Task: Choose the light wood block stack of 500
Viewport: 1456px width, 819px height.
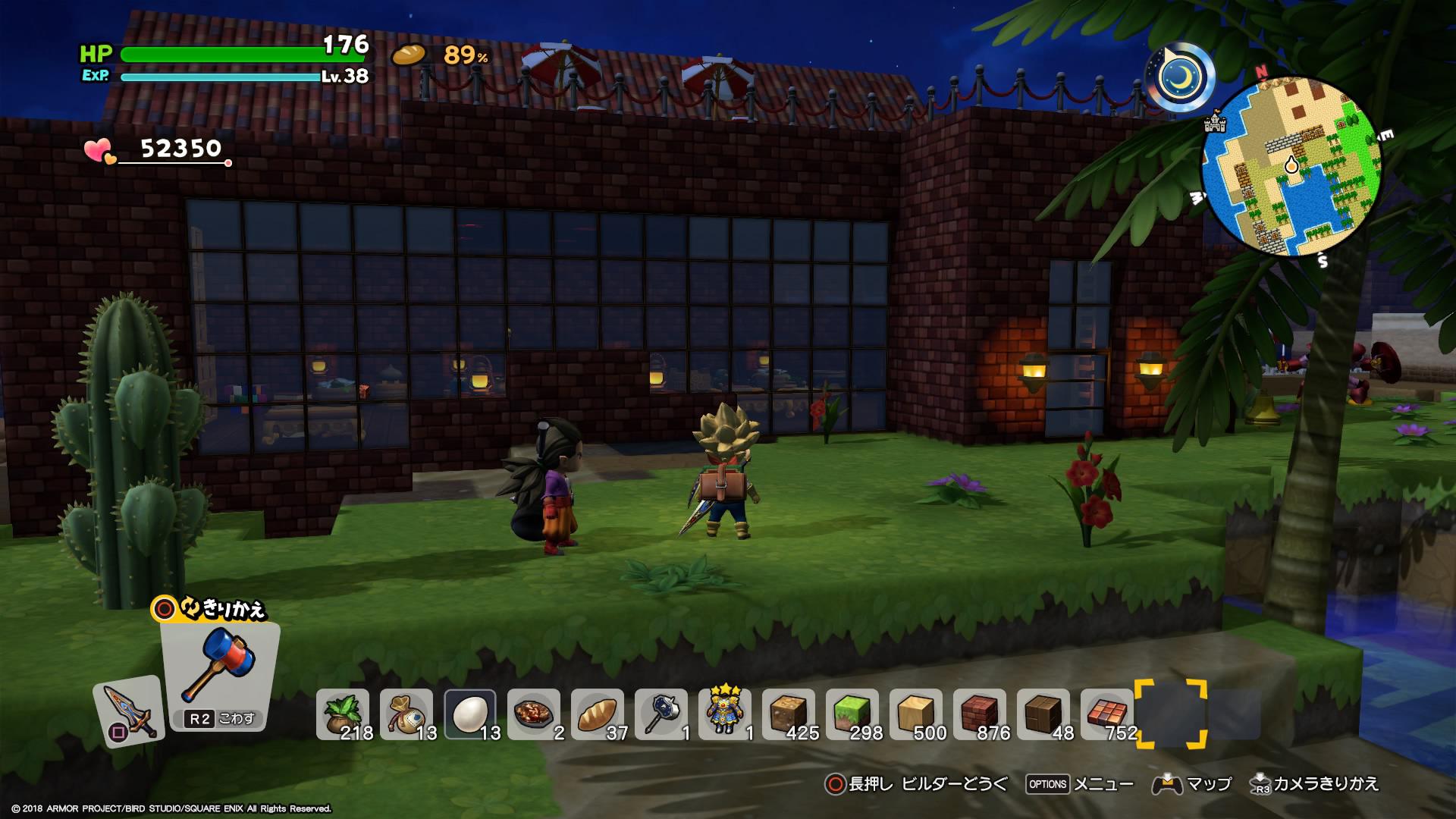Action: tap(916, 714)
